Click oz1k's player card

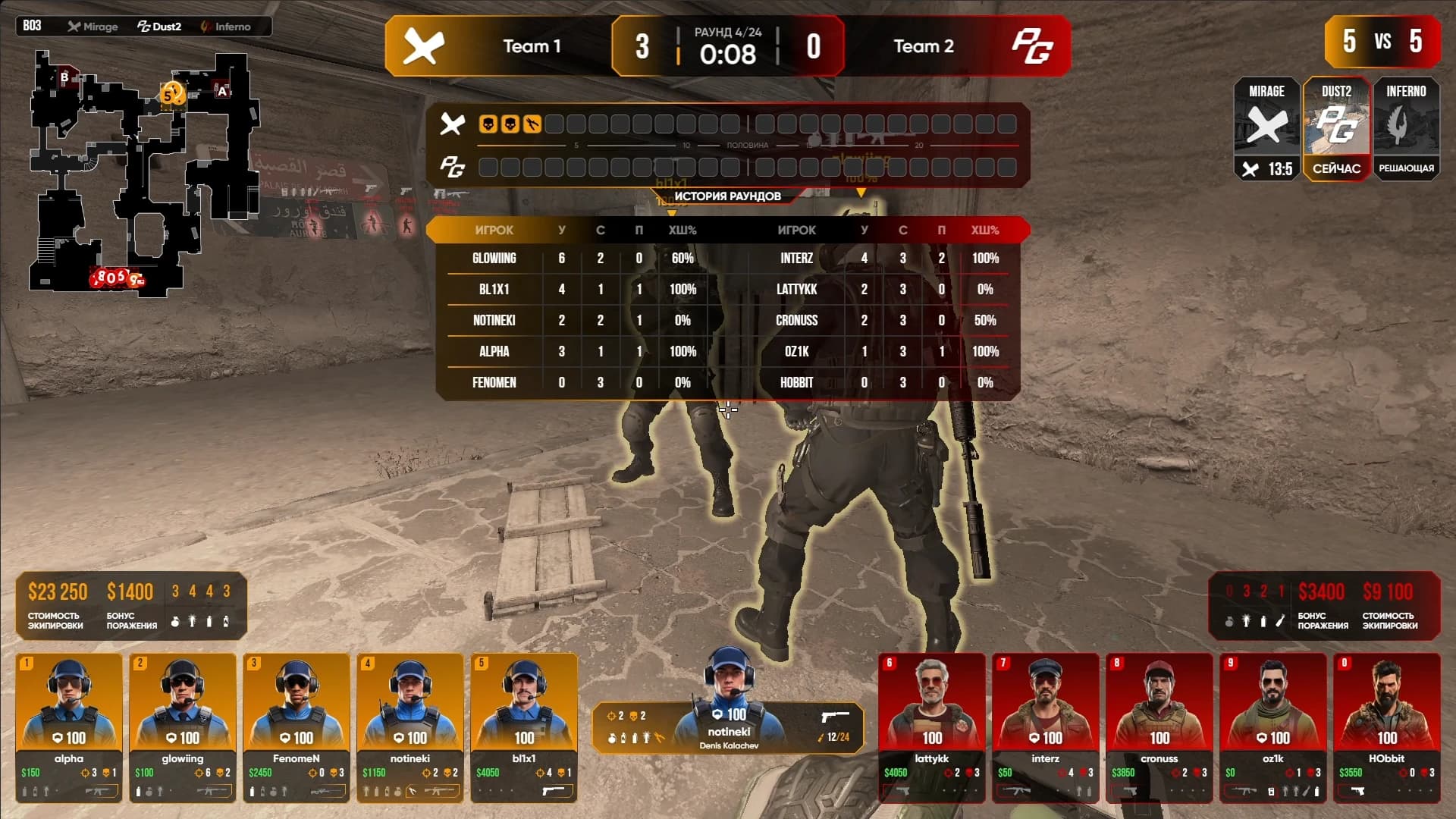(1273, 726)
